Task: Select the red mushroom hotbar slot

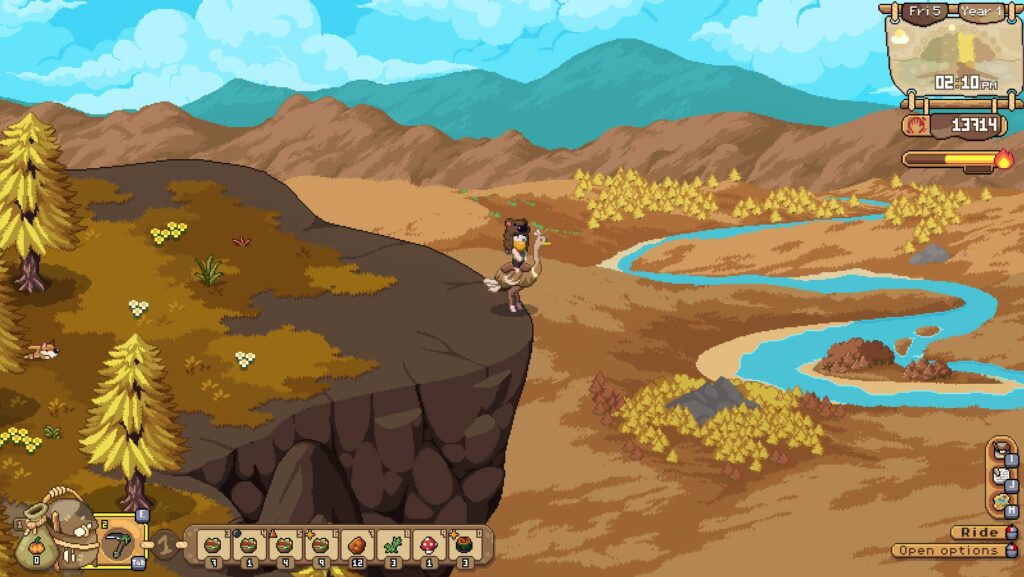Action: (428, 545)
